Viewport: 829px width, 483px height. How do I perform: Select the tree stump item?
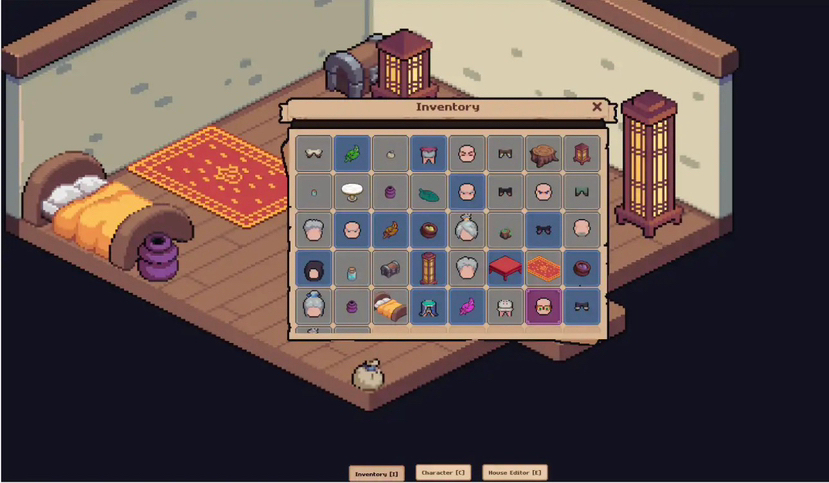pyautogui.click(x=544, y=154)
